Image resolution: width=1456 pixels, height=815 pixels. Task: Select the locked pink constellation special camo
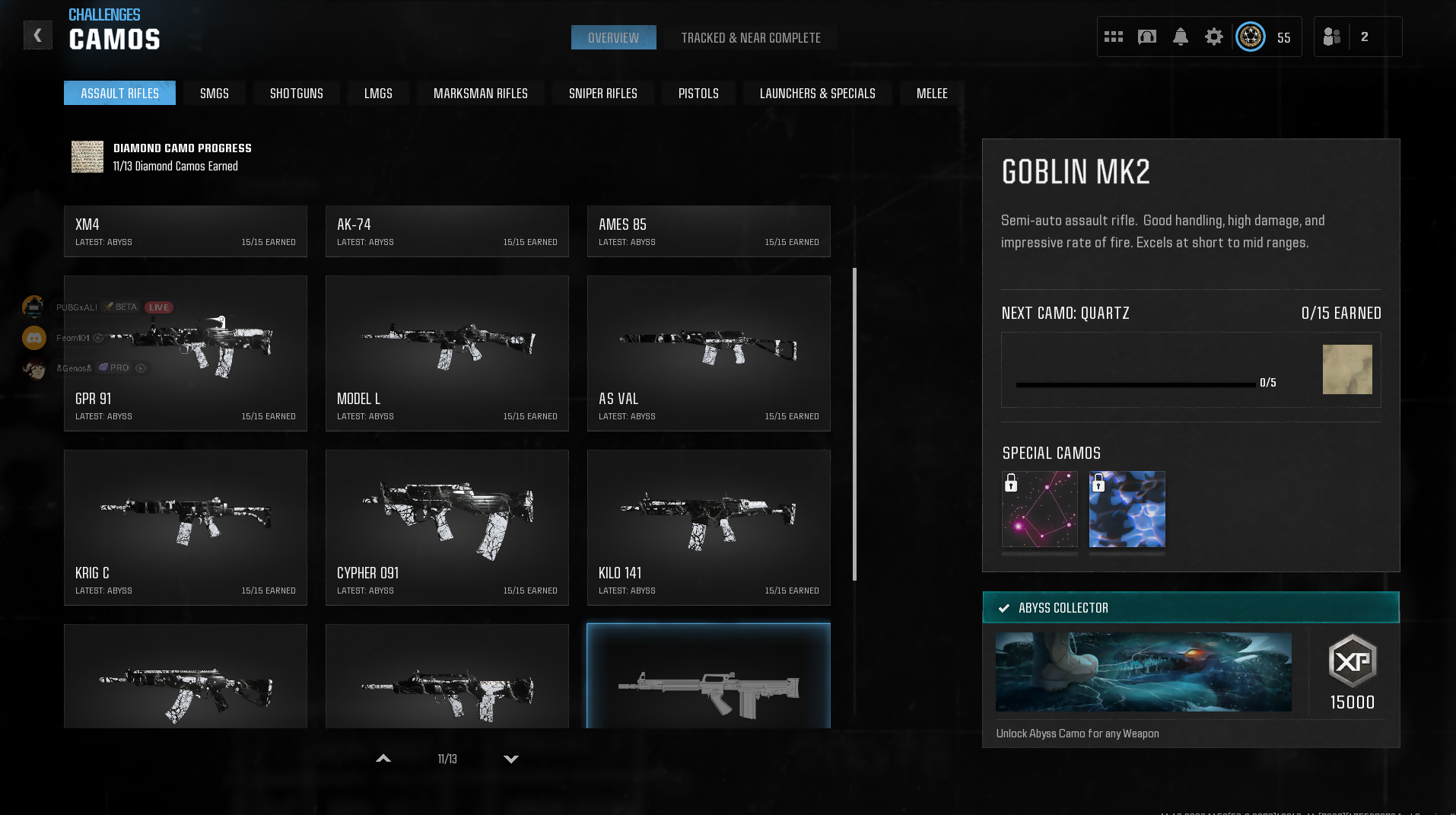point(1039,509)
